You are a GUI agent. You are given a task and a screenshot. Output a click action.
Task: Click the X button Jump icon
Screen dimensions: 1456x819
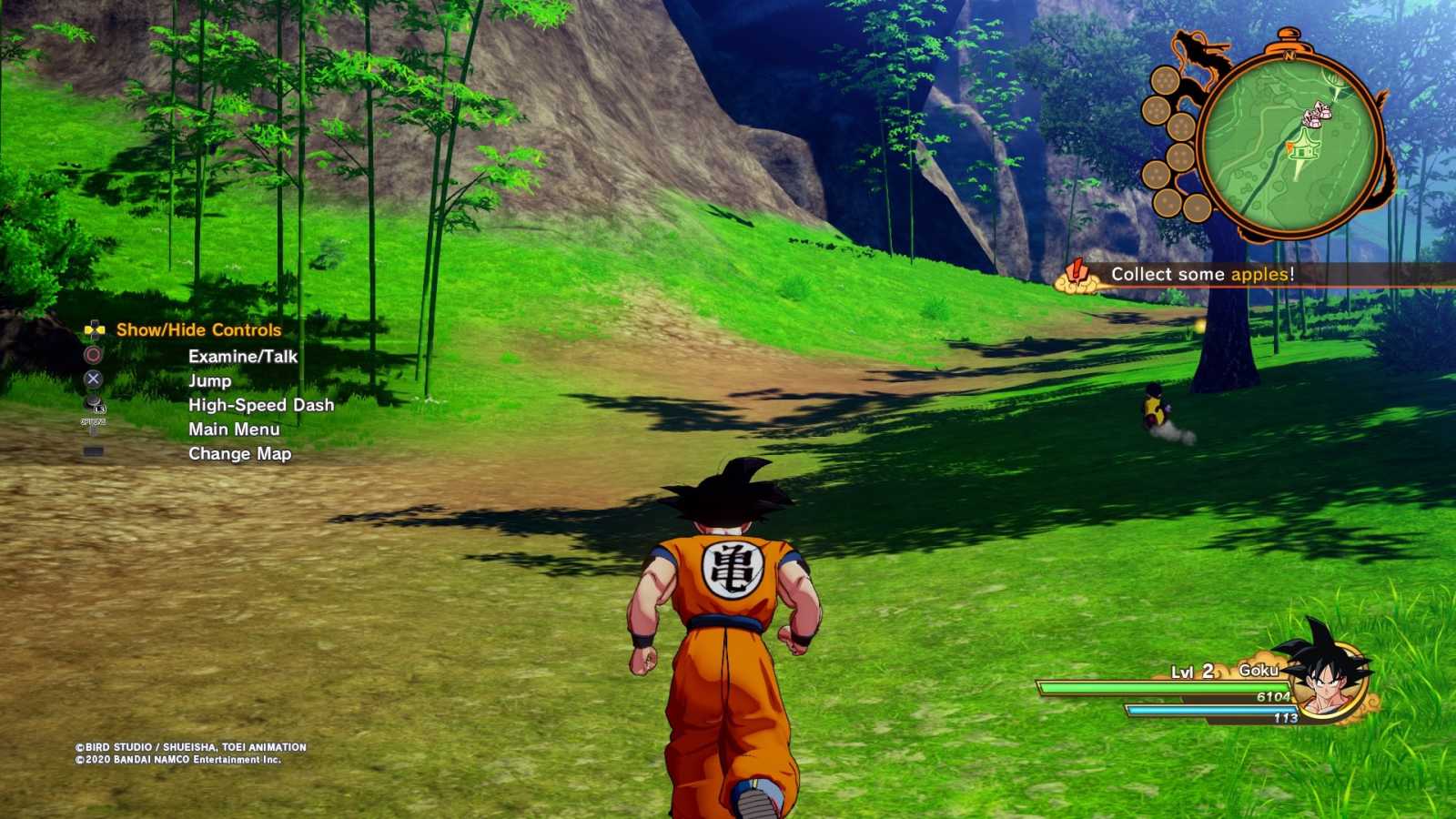[x=93, y=379]
